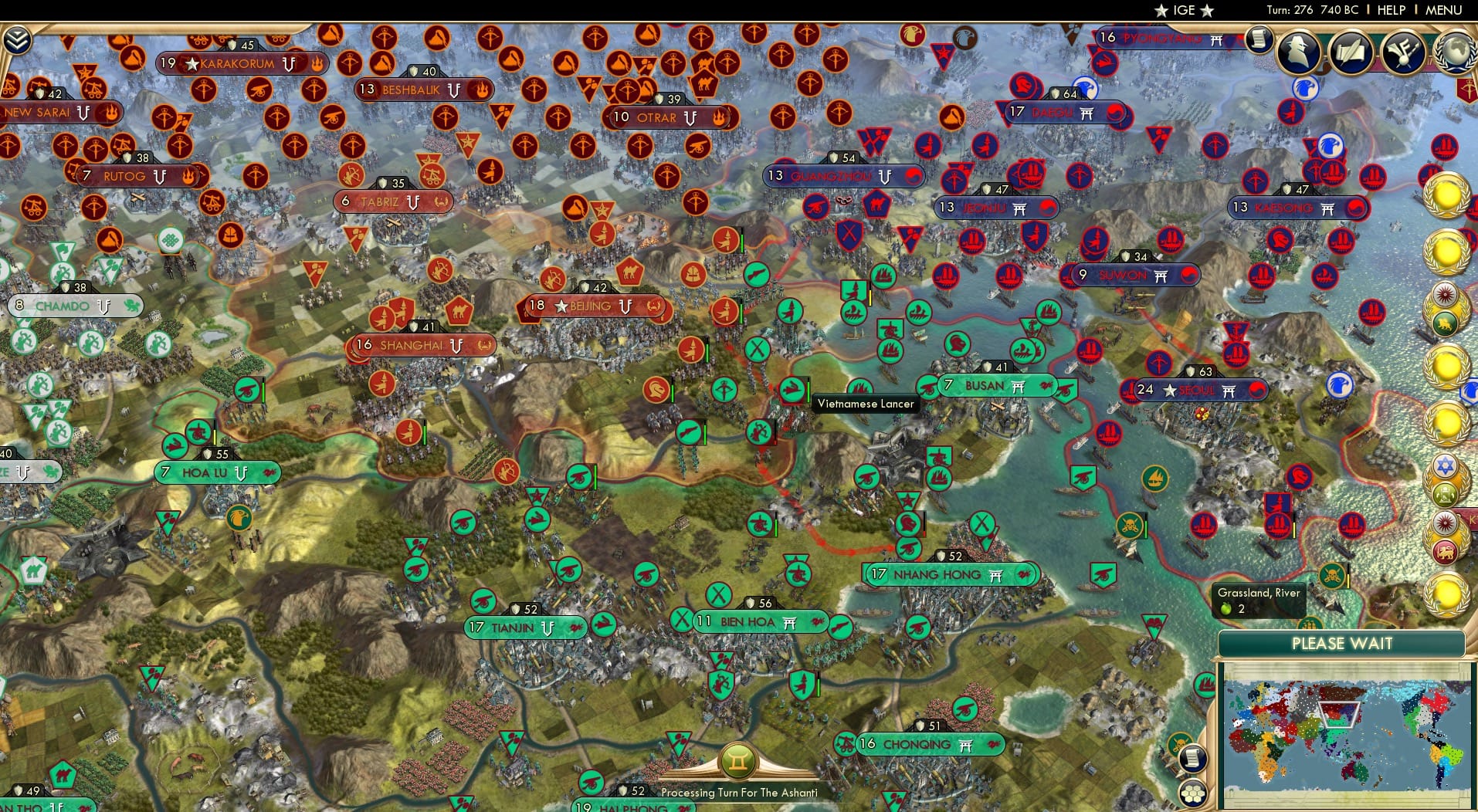Click the Processing Turn progress bar
Screen dimensions: 1478x812
tap(739, 792)
